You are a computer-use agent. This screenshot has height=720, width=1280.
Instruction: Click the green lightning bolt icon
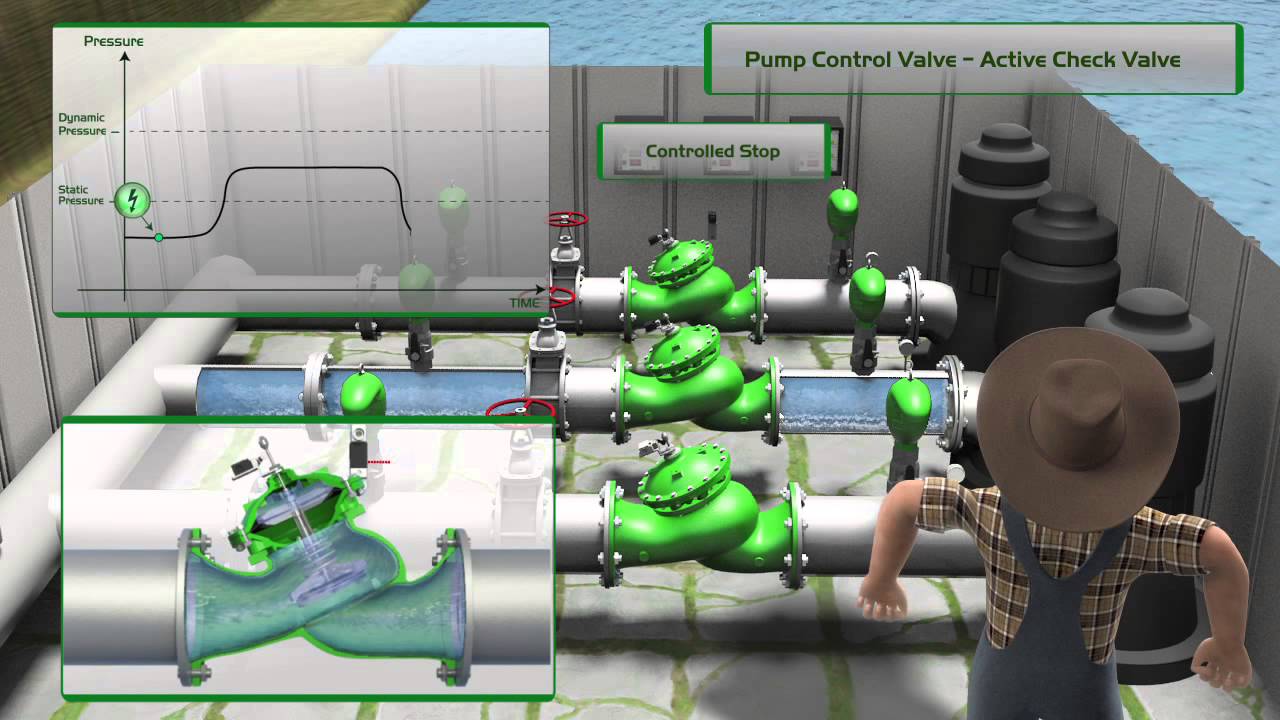131,200
